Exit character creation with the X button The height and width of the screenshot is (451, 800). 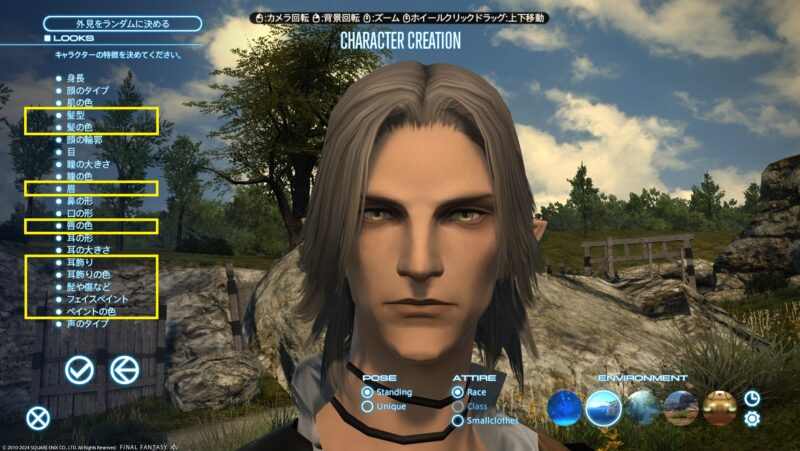(x=37, y=418)
